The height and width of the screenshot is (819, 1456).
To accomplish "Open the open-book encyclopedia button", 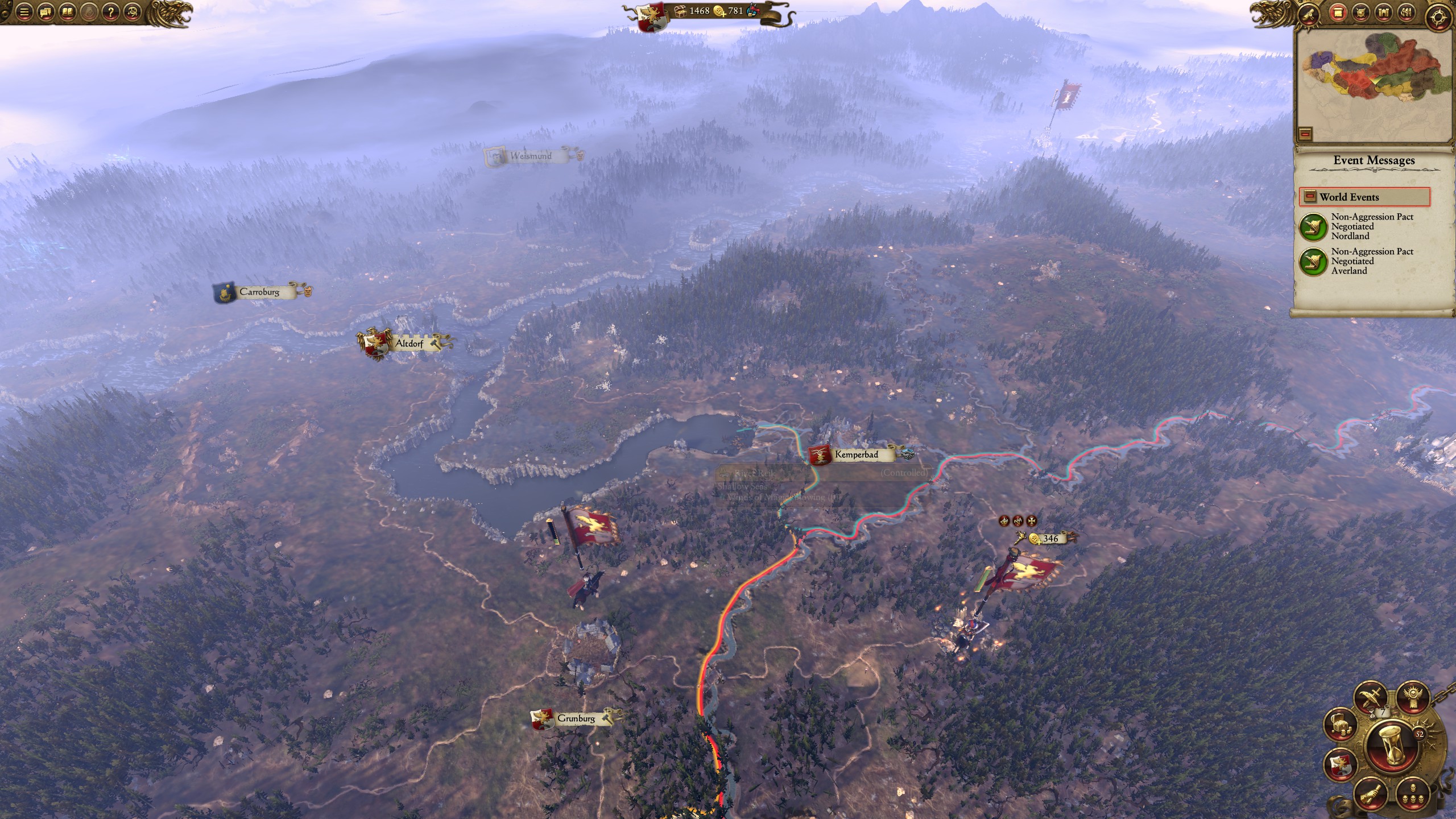I will [67, 12].
